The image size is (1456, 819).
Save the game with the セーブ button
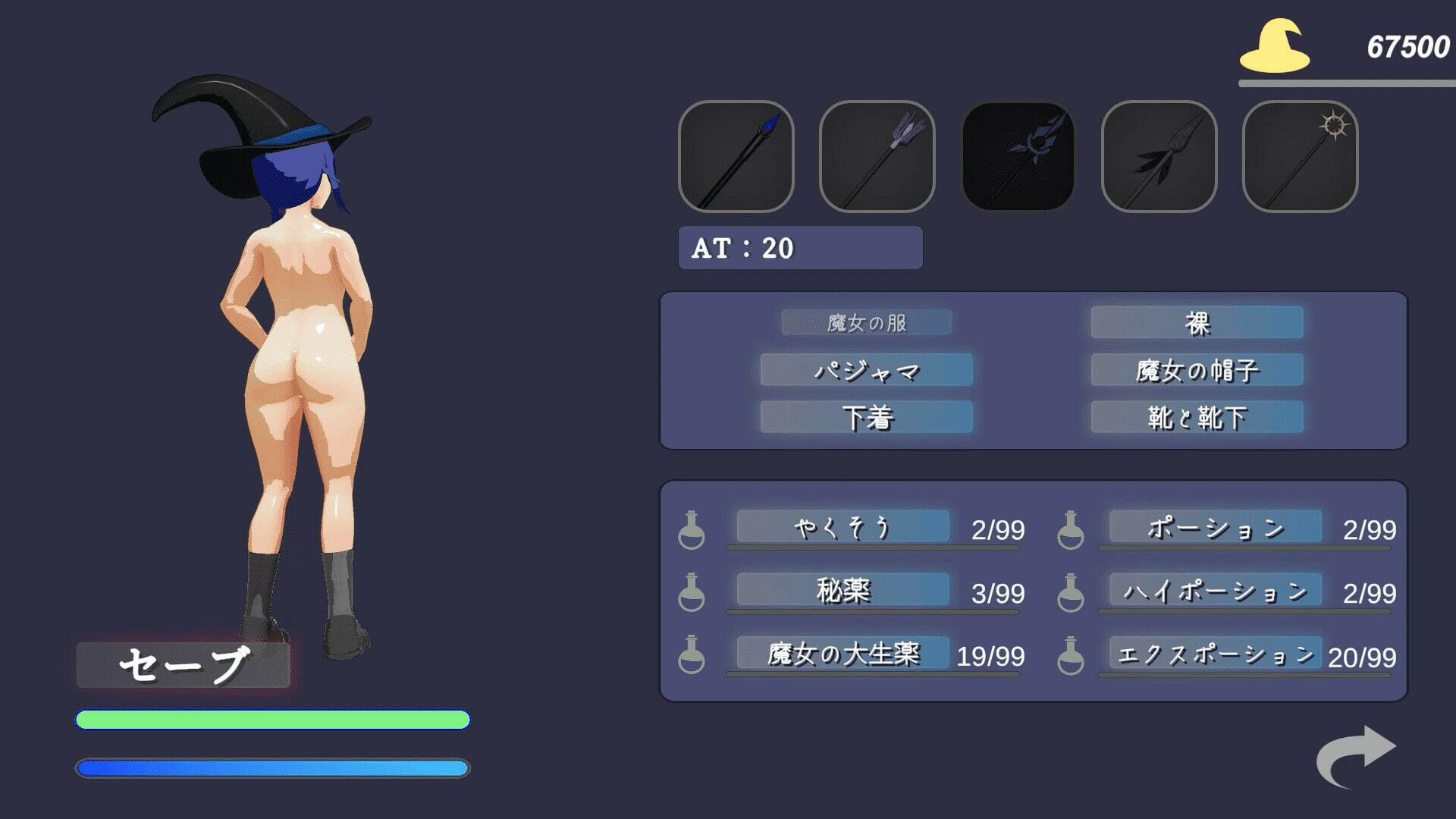point(184,665)
